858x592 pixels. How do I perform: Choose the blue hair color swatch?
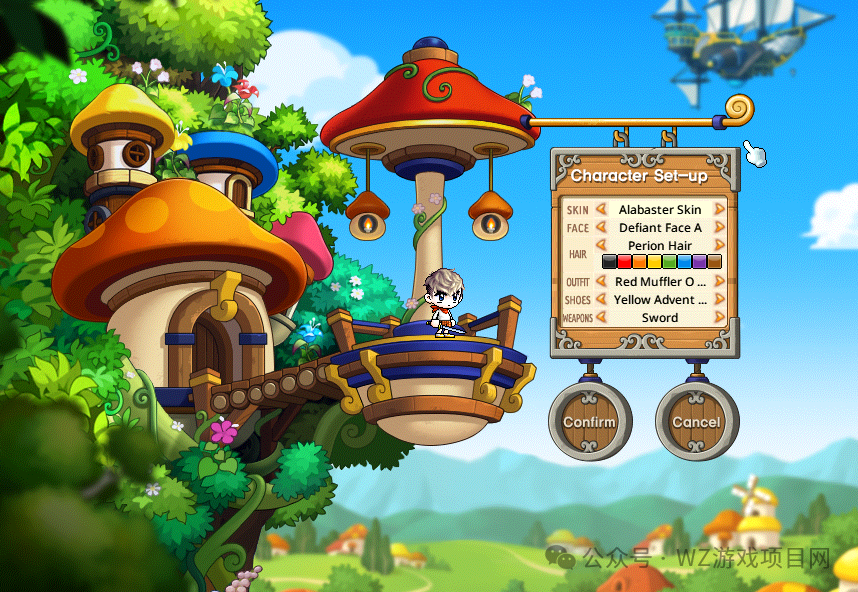(684, 262)
